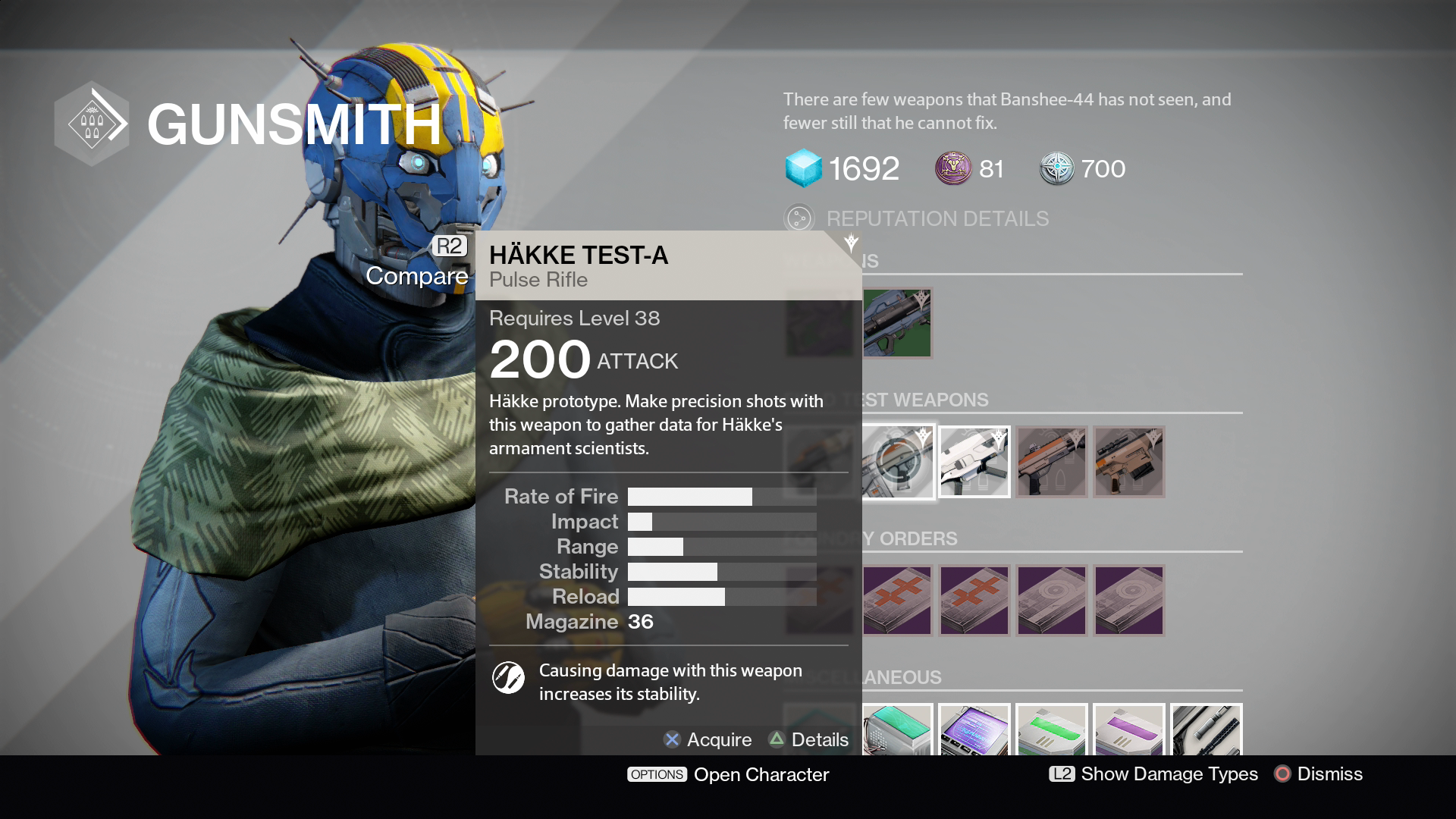This screenshot has width=1456, height=819.
Task: Select the blue weapon on green background
Action: point(897,323)
